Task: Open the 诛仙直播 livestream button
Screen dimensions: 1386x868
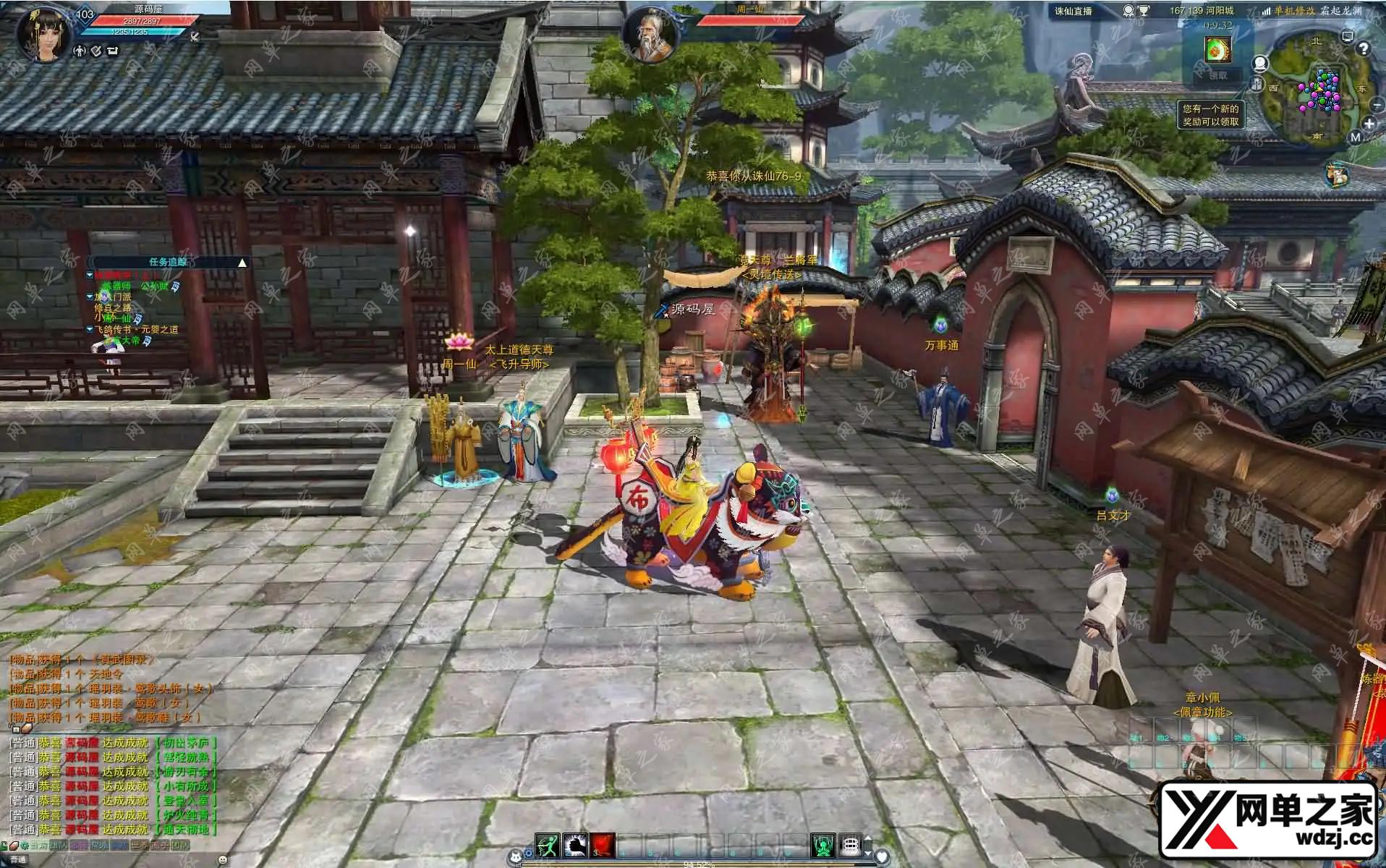Action: [1073, 11]
